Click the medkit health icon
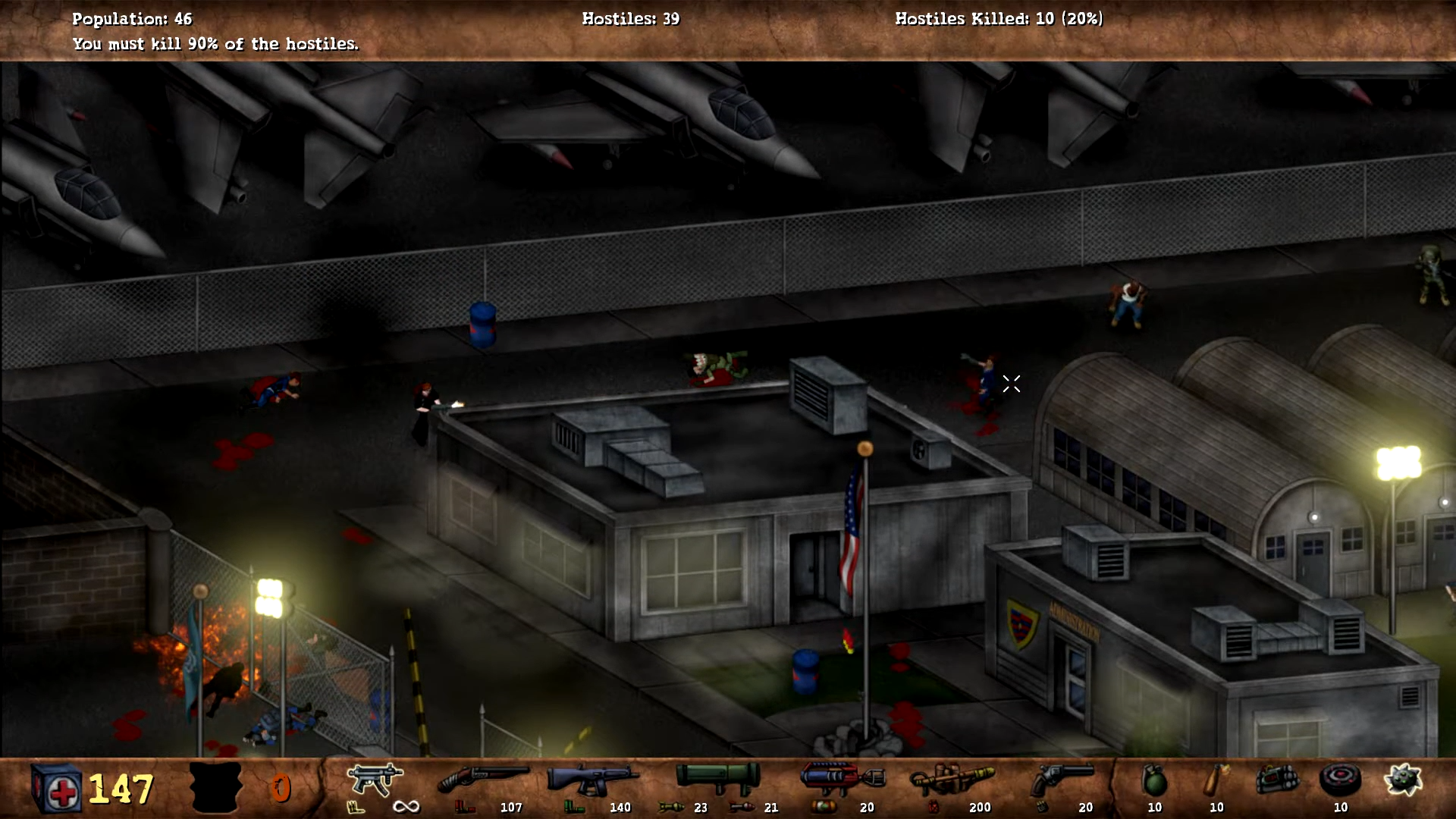Screen dimensions: 1456x819 pyautogui.click(x=56, y=789)
